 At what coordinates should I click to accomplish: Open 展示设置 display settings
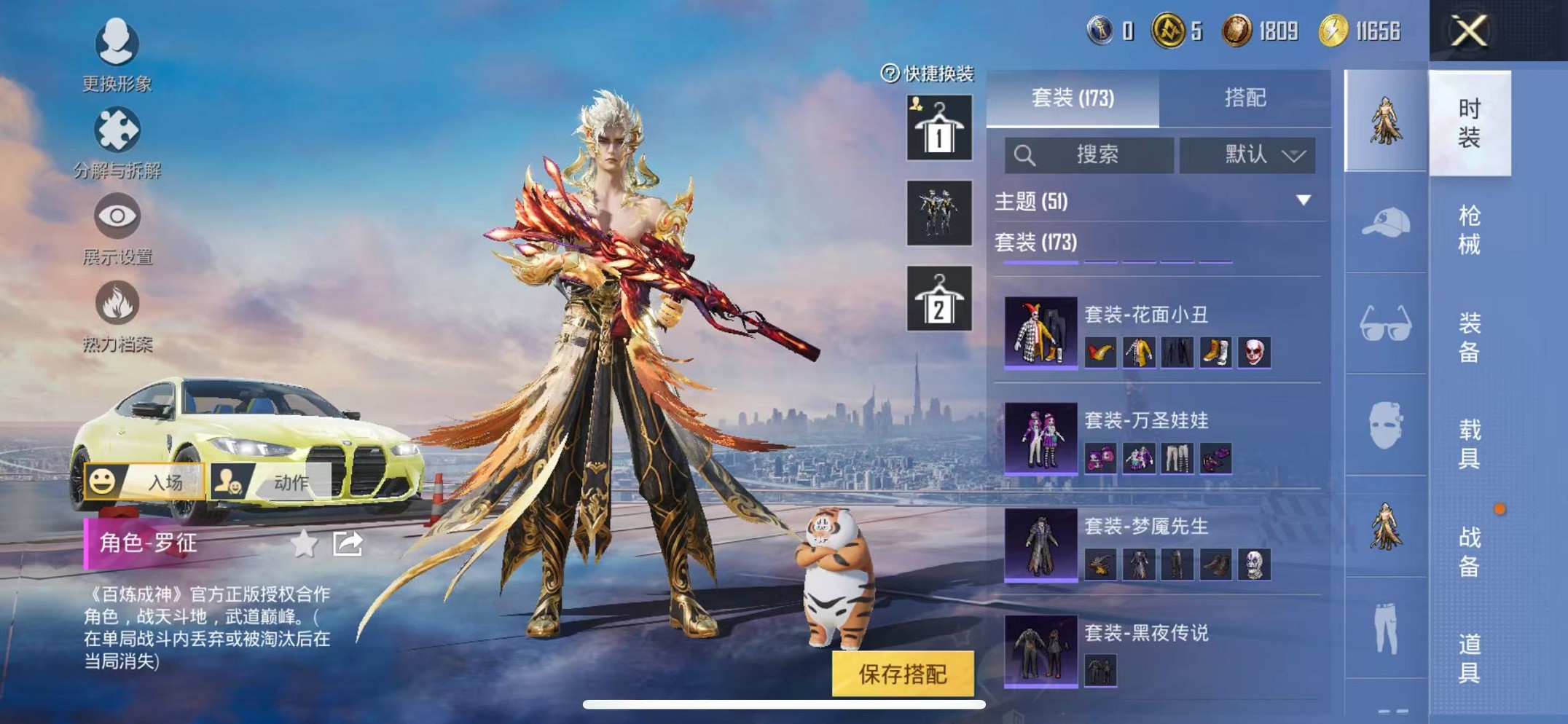pos(117,229)
